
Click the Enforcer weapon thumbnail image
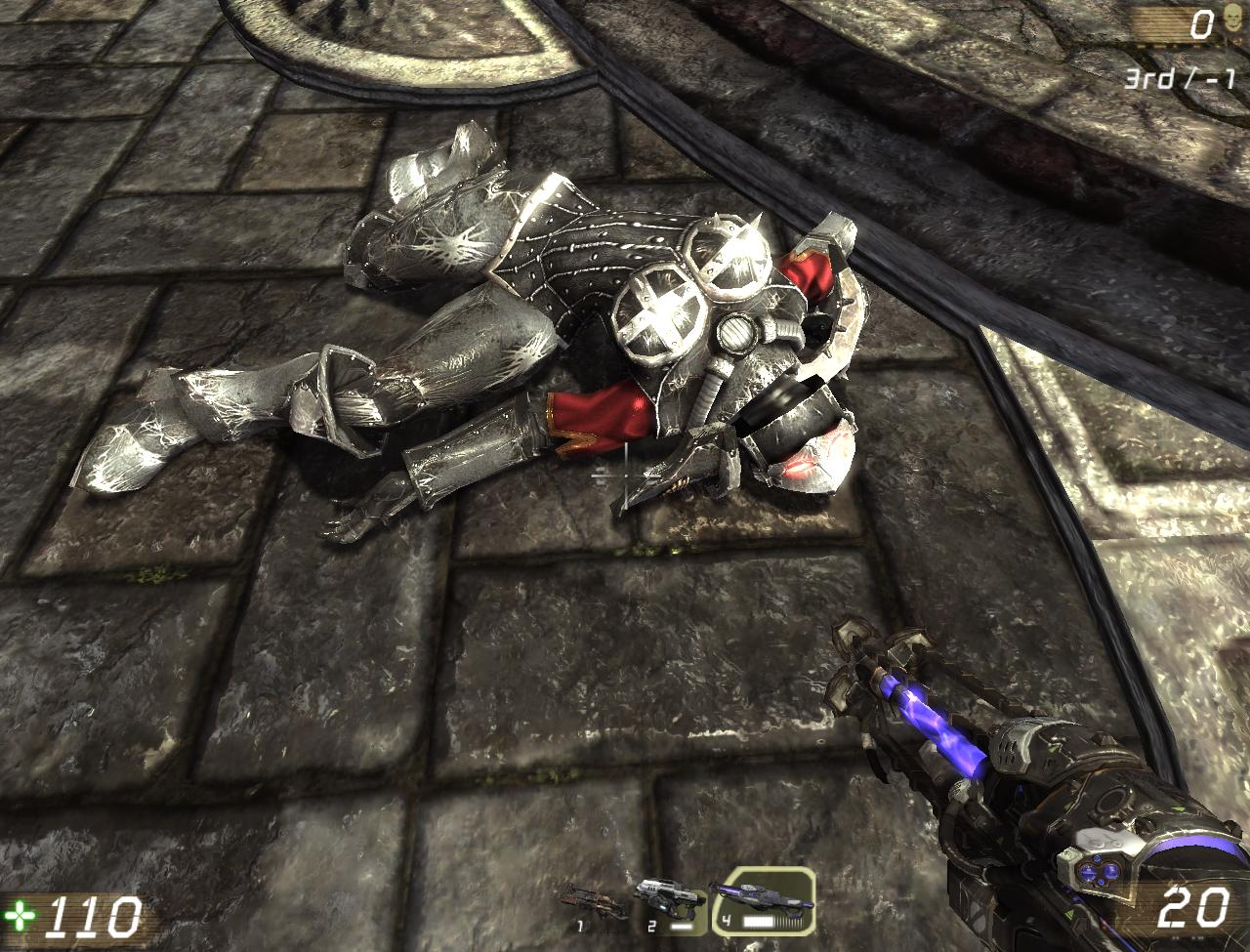coord(670,896)
